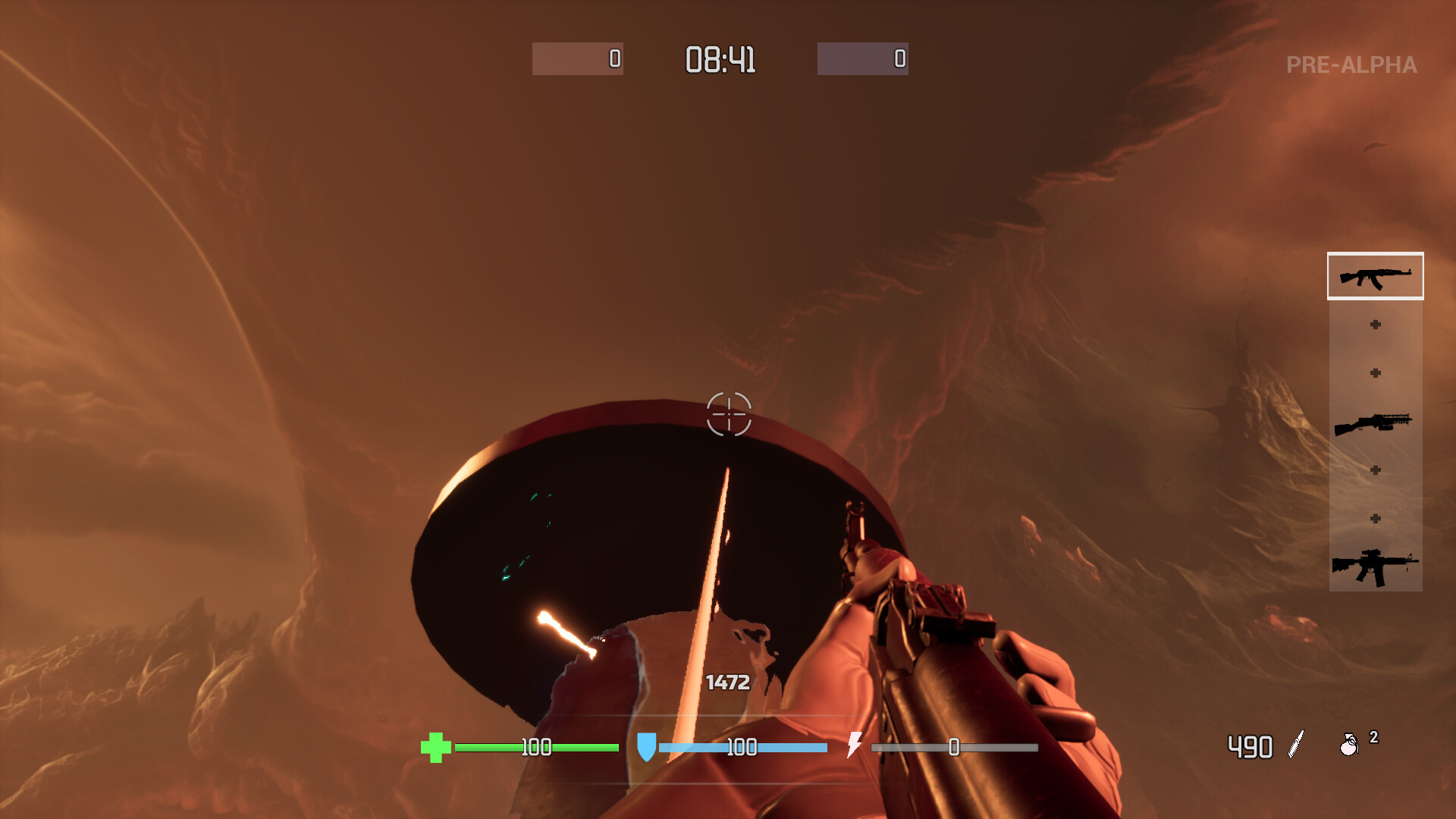Click the right team score box

[862, 60]
